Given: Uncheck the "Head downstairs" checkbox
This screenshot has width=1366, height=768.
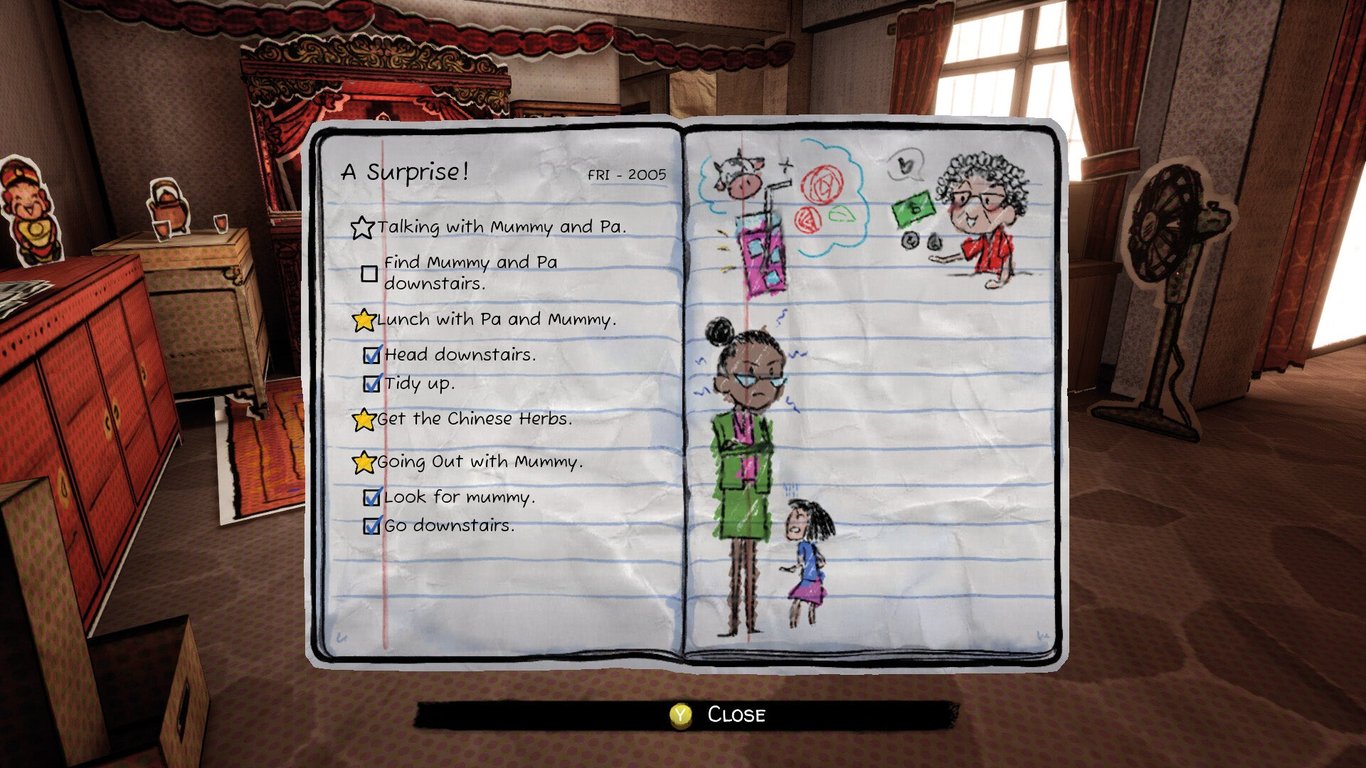Looking at the screenshot, I should tap(372, 354).
